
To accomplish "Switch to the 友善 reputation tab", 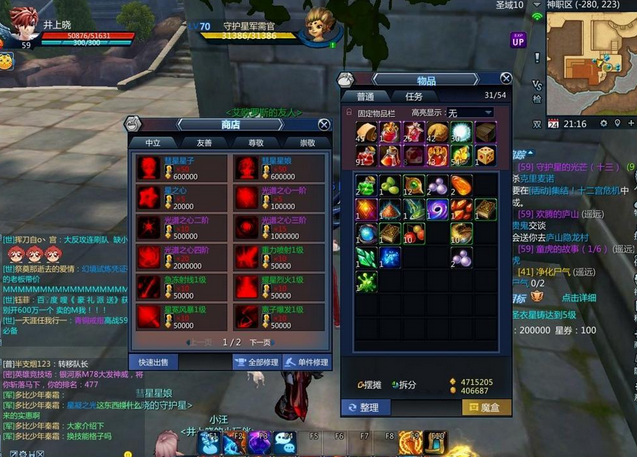I will click(x=203, y=143).
